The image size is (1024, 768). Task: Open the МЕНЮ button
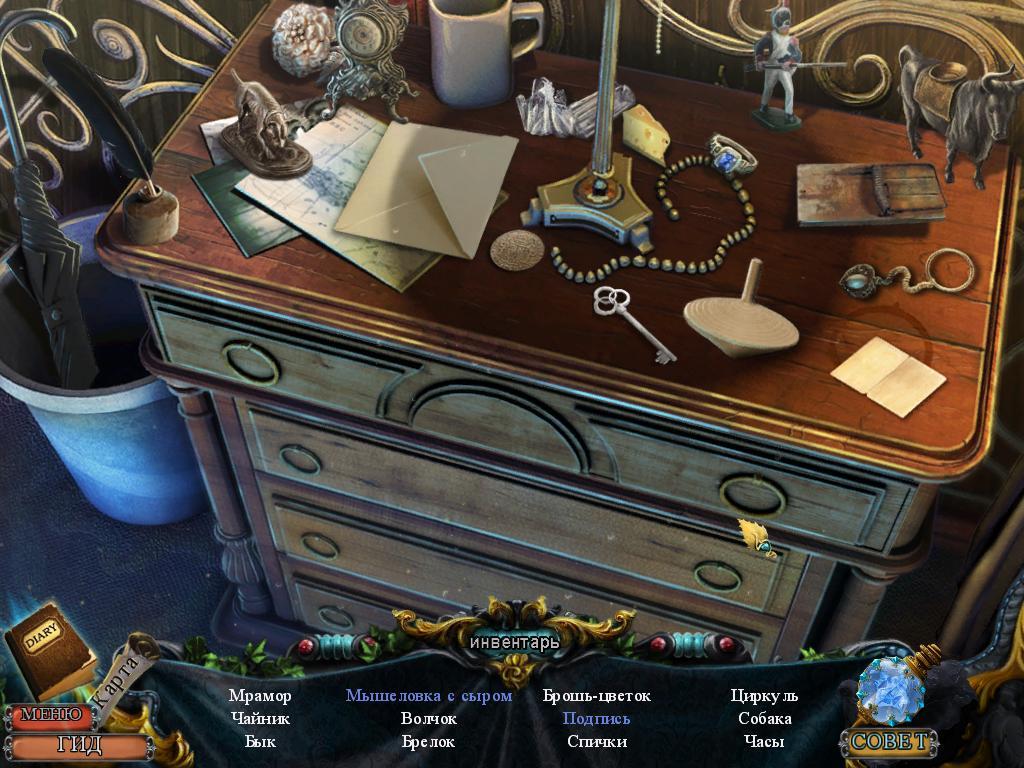coord(50,715)
